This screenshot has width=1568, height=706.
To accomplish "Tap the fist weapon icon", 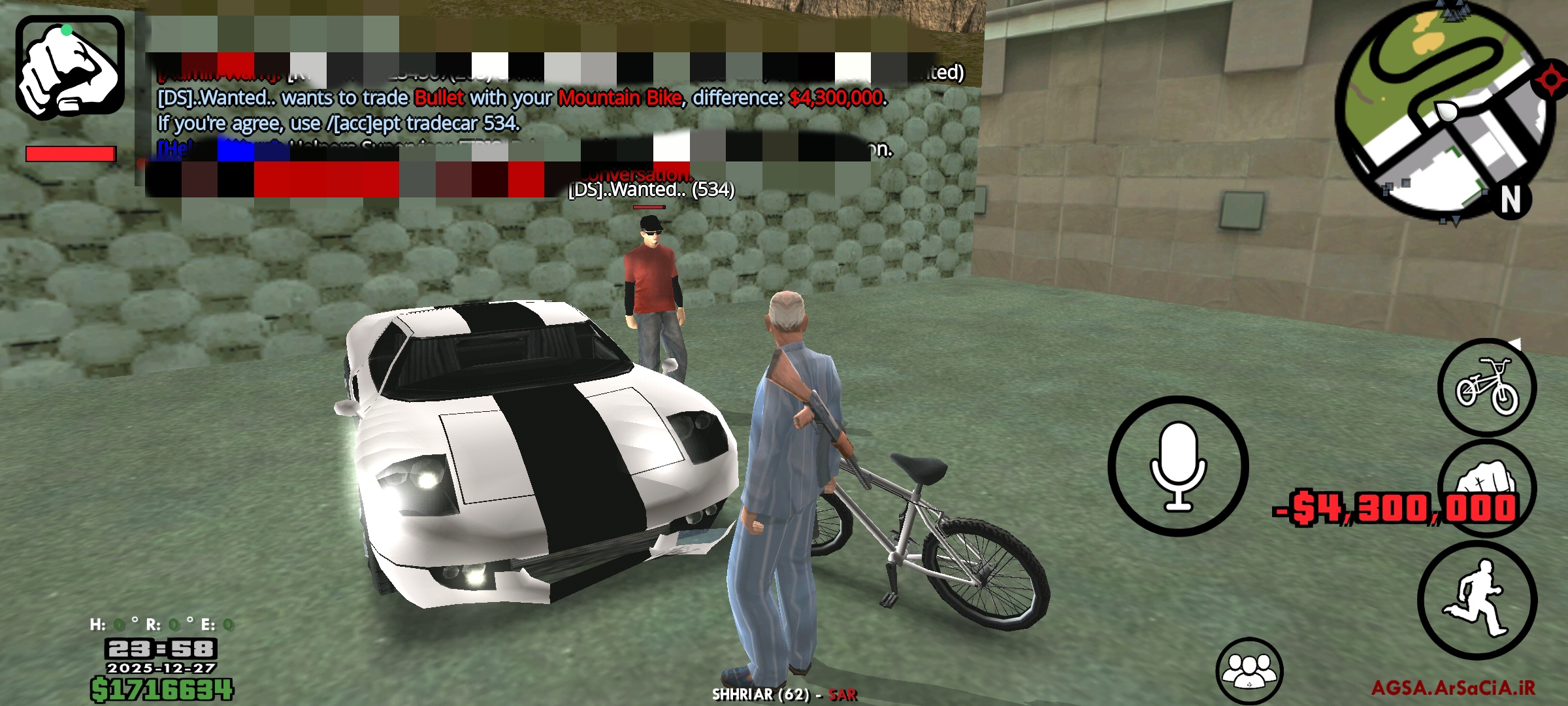I will pyautogui.click(x=70, y=67).
